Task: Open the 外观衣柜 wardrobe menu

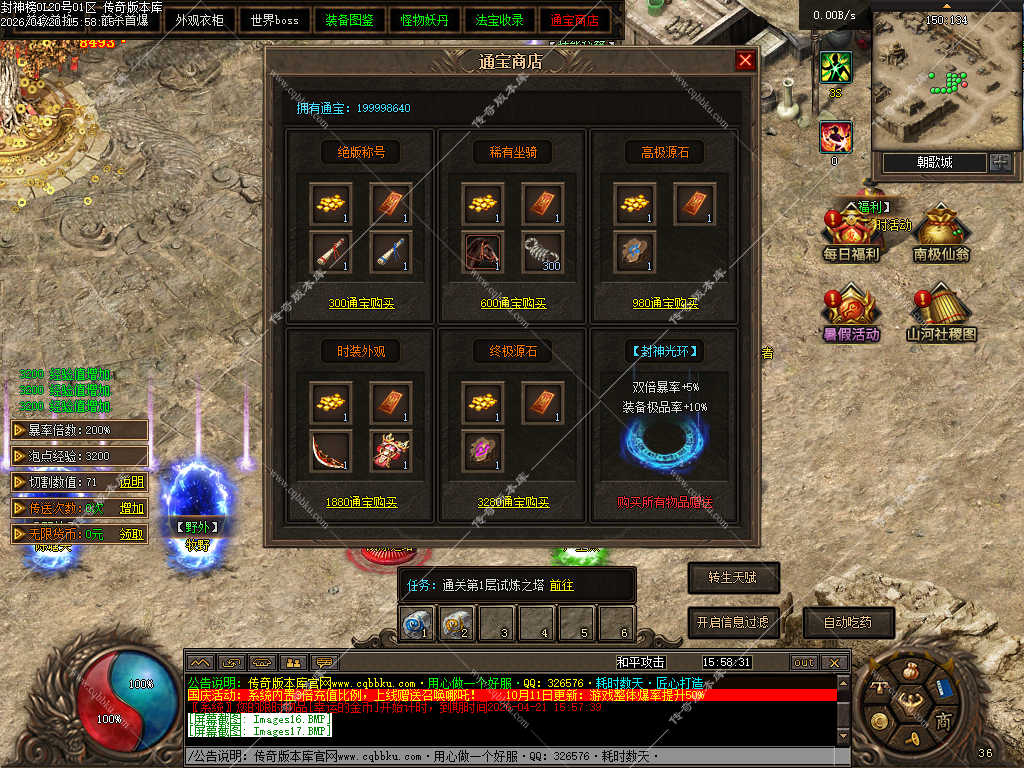Action: coord(200,20)
